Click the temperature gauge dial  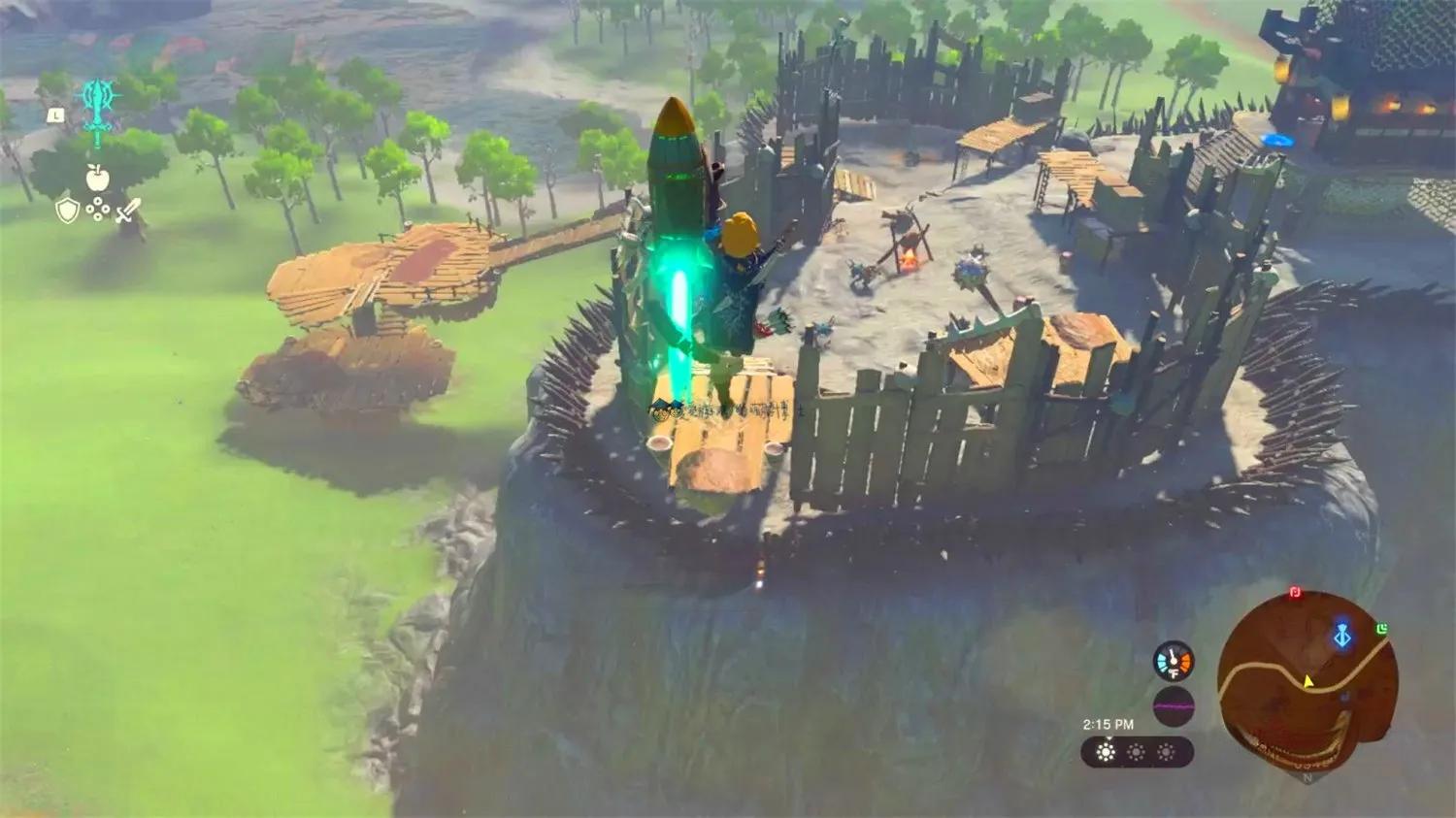1173,661
